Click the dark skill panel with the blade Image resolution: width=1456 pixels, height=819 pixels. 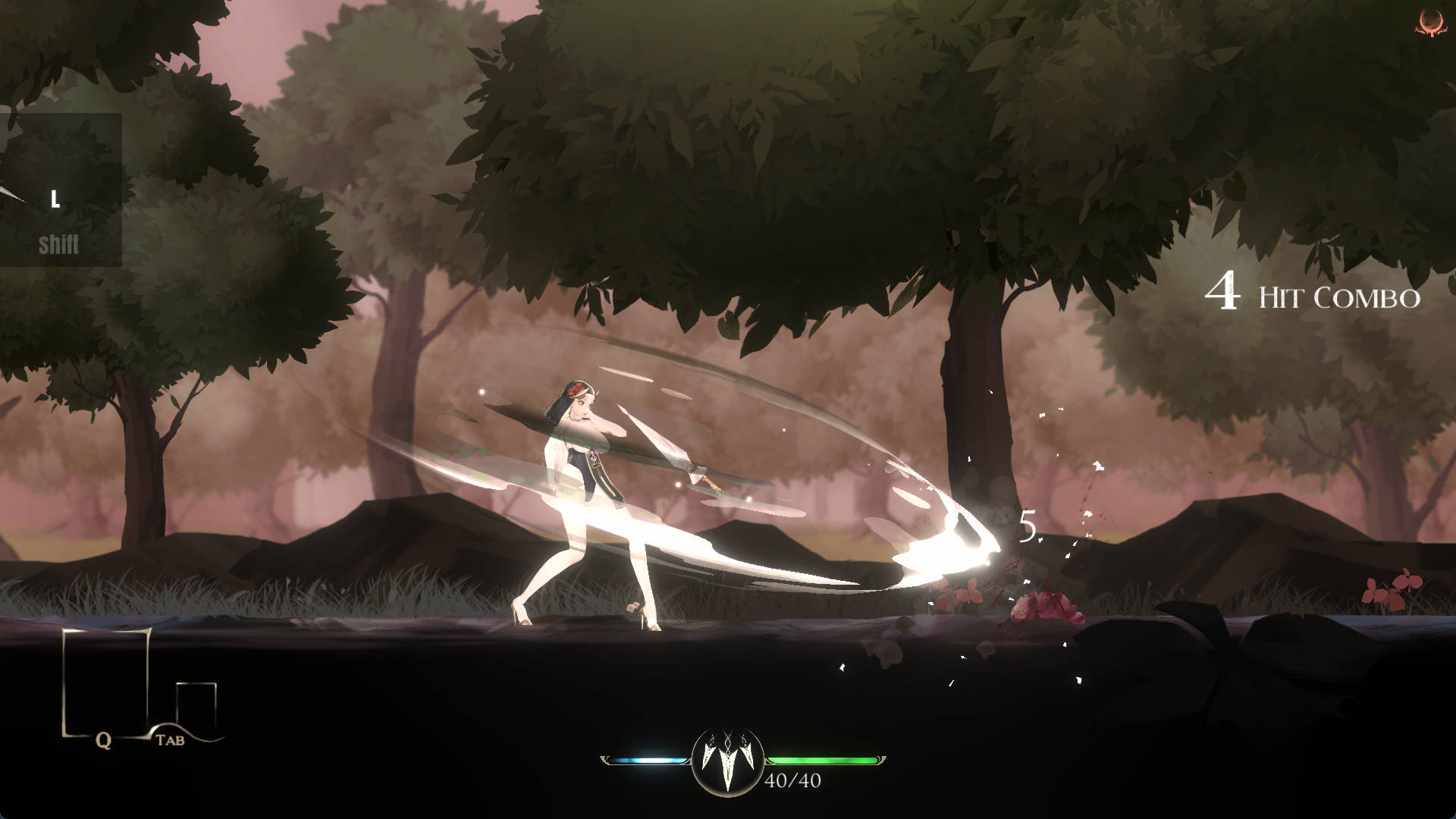[x=59, y=190]
